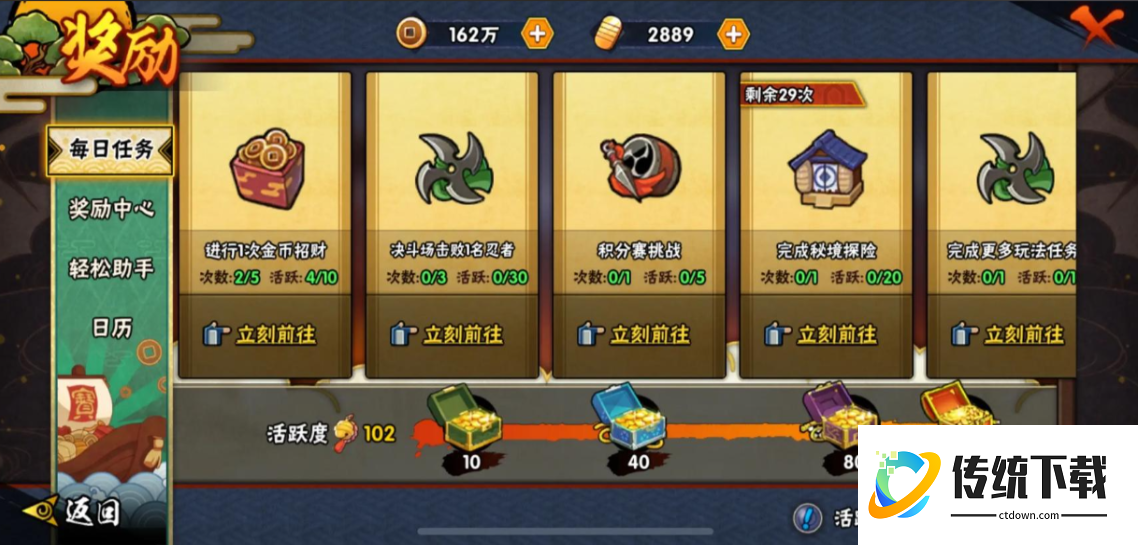Close the rewards screen with the X
The width and height of the screenshot is (1138, 545).
click(x=1096, y=29)
